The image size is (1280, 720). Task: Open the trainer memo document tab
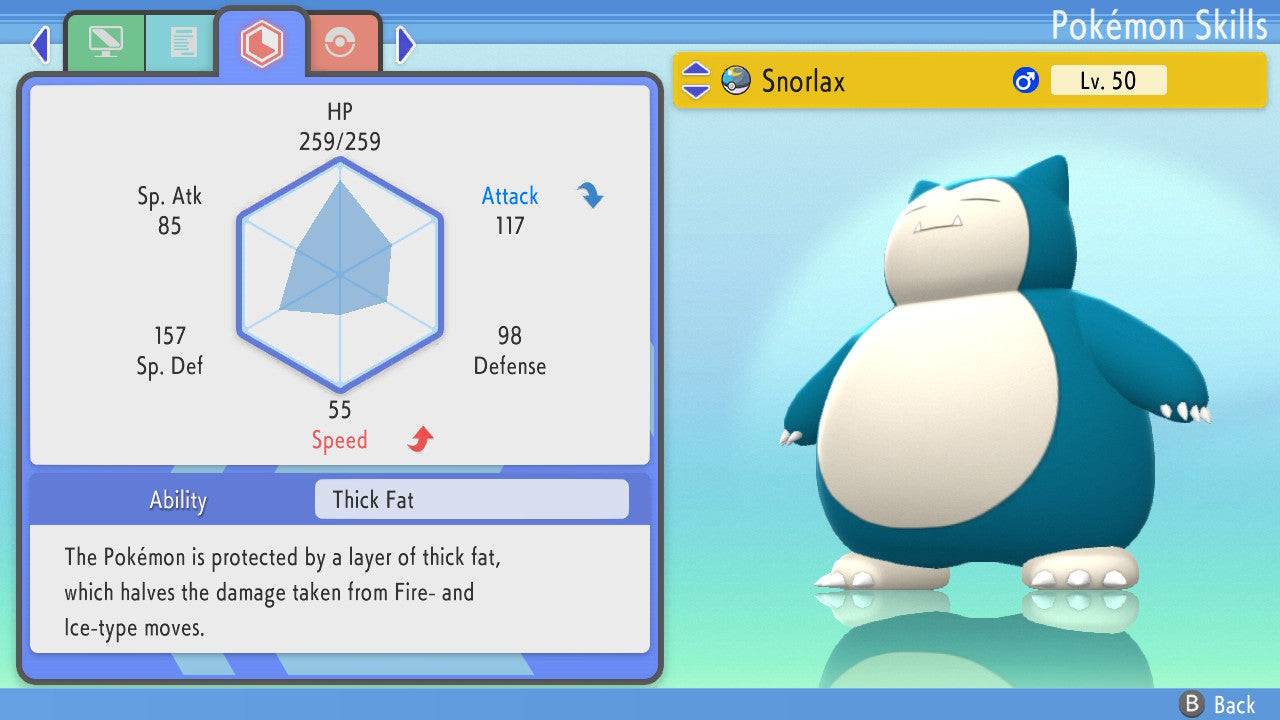click(x=182, y=42)
